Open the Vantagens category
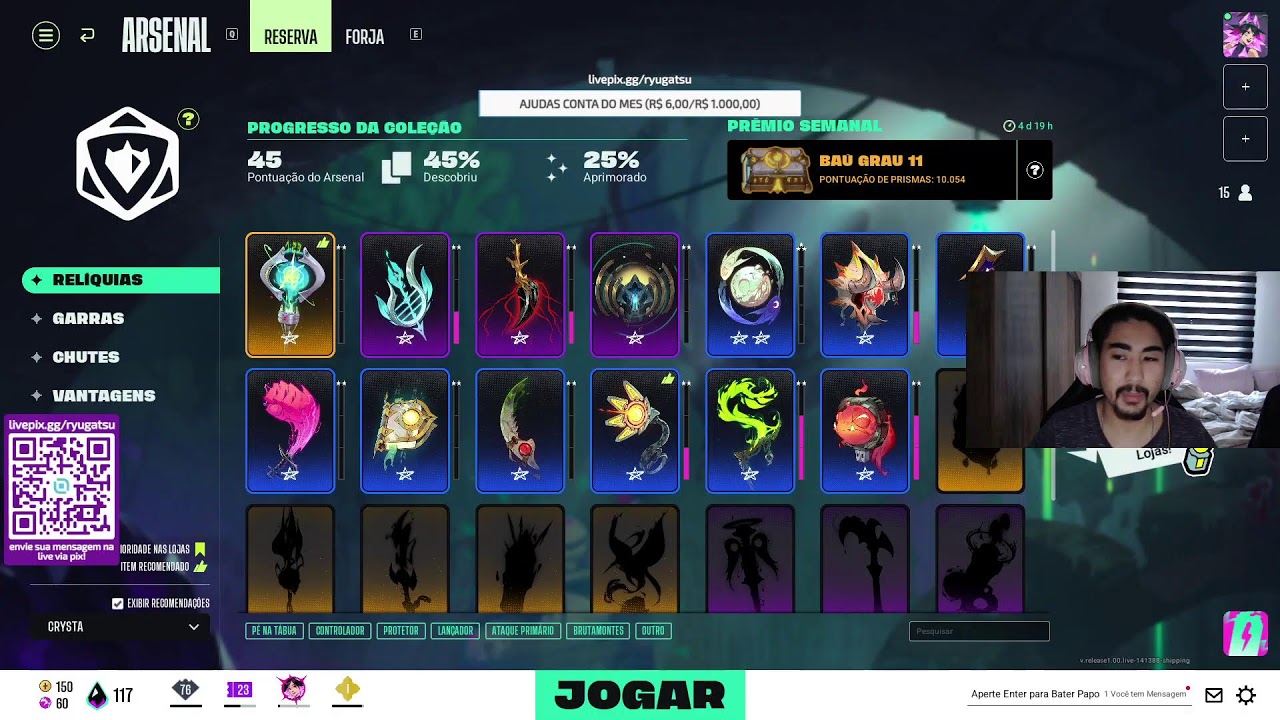Screen dimensions: 1280x720 tap(103, 396)
